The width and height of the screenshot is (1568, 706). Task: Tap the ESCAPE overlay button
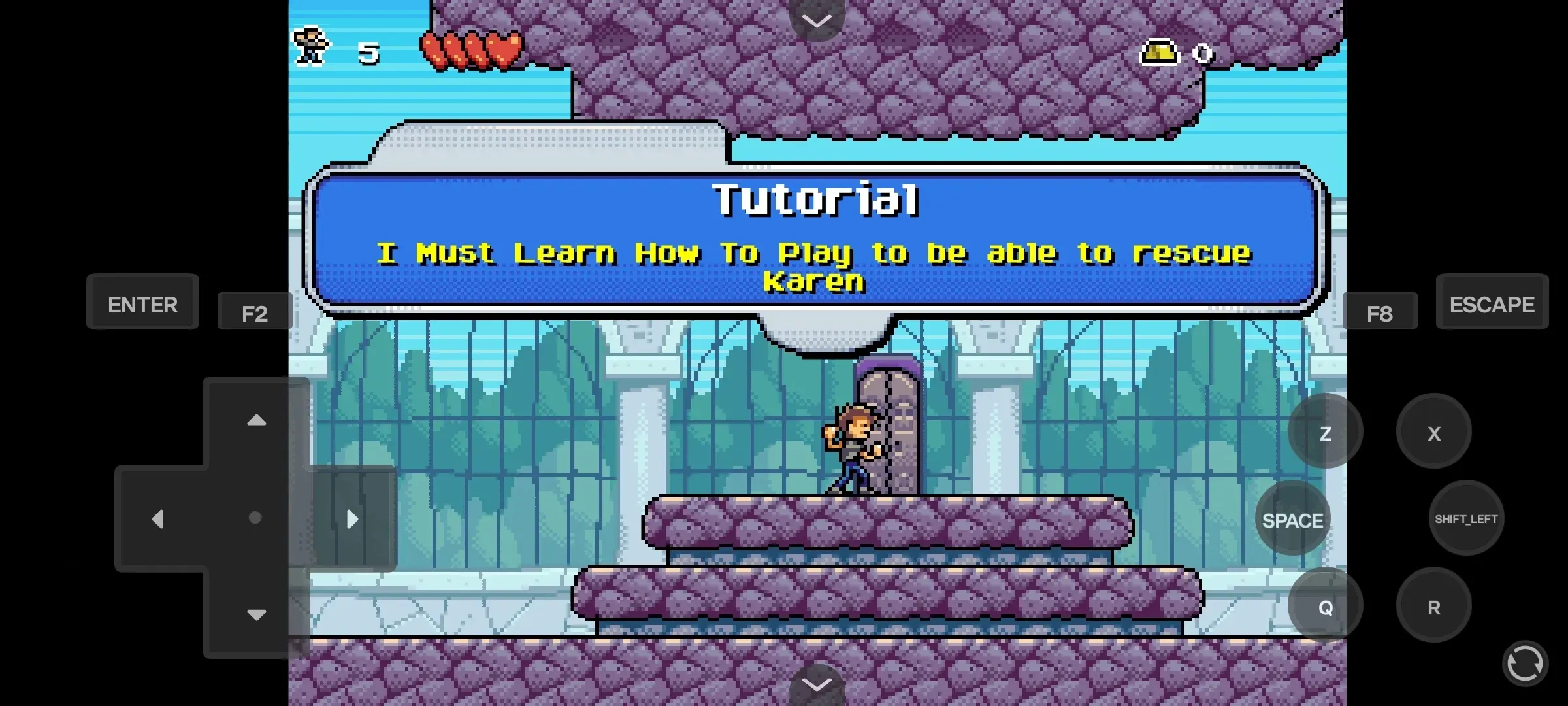[1492, 303]
